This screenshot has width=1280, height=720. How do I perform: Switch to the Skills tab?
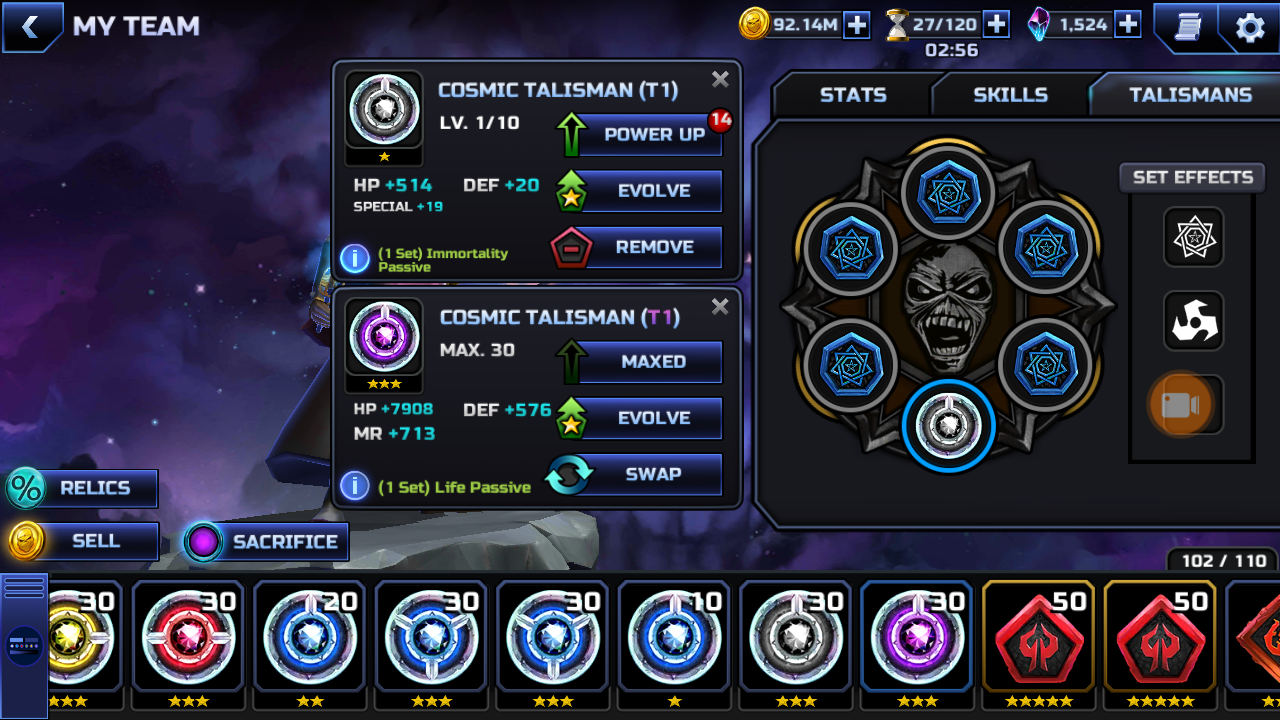pos(1010,95)
